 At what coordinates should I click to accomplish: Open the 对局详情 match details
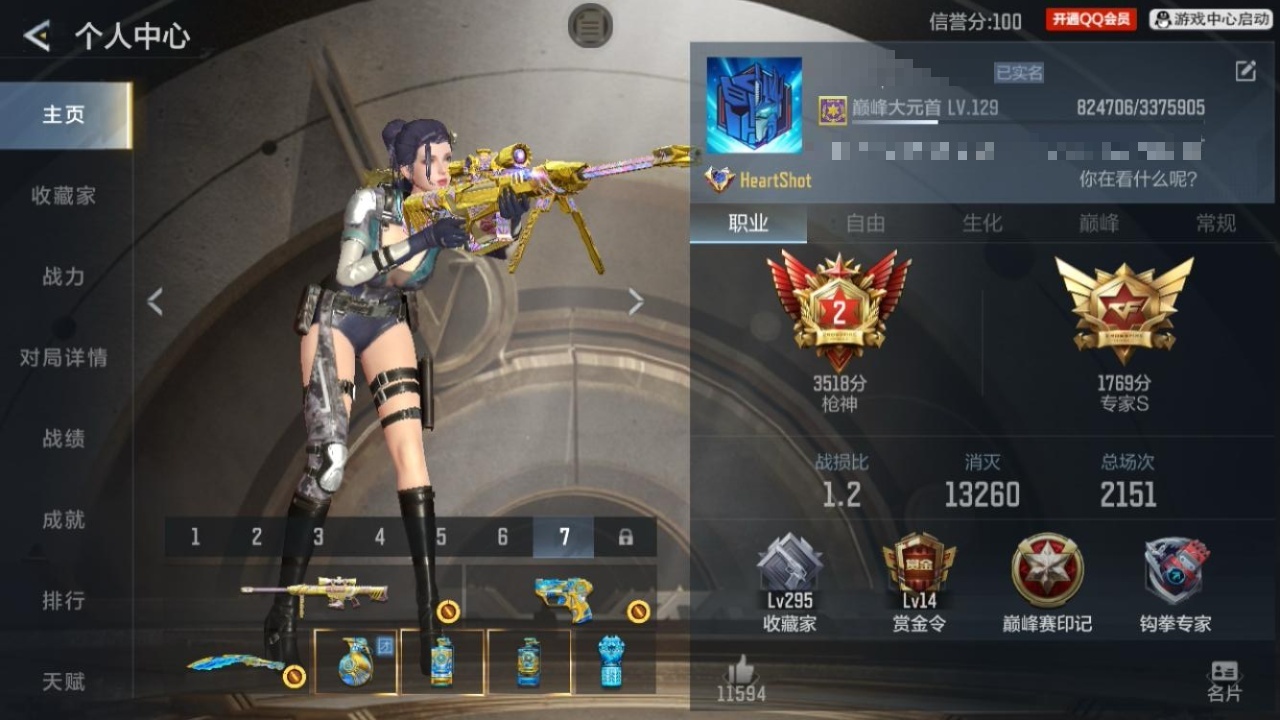64,358
